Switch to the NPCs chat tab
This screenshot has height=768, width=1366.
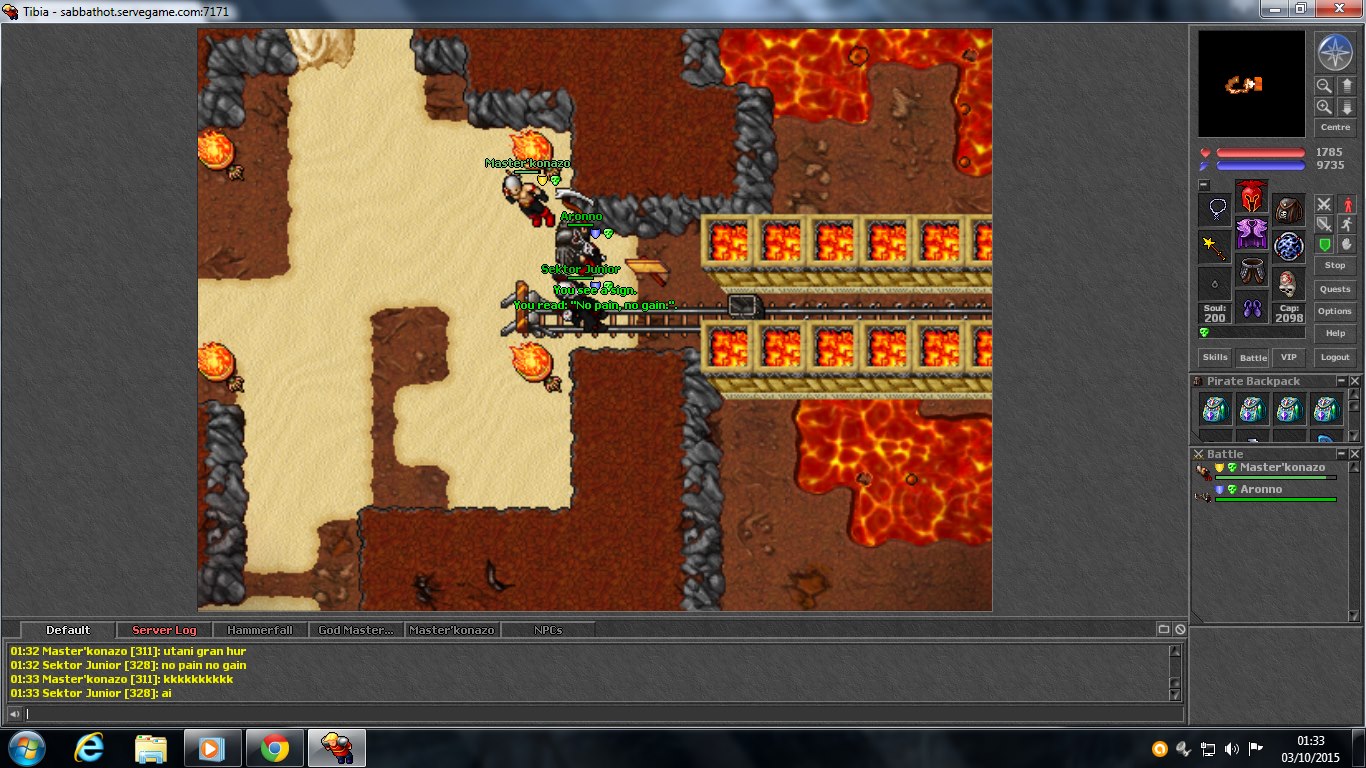click(x=548, y=630)
